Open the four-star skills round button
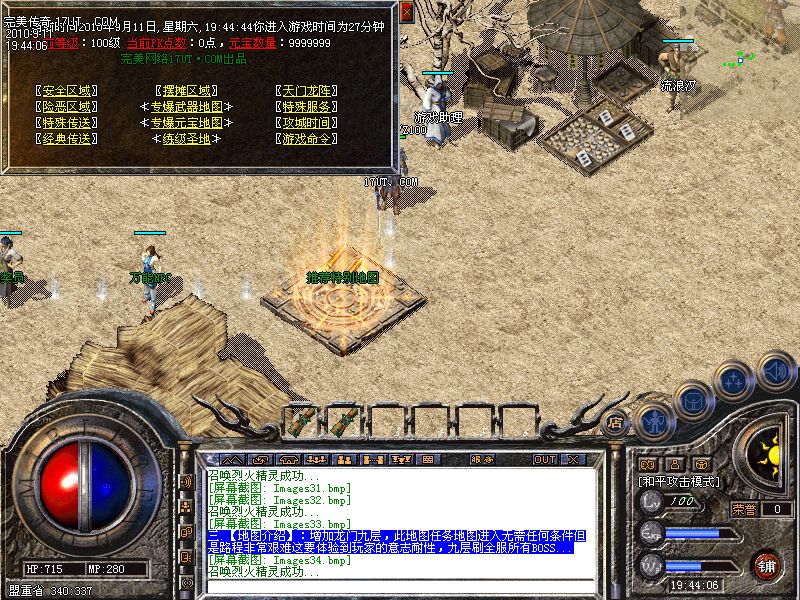 (x=735, y=381)
